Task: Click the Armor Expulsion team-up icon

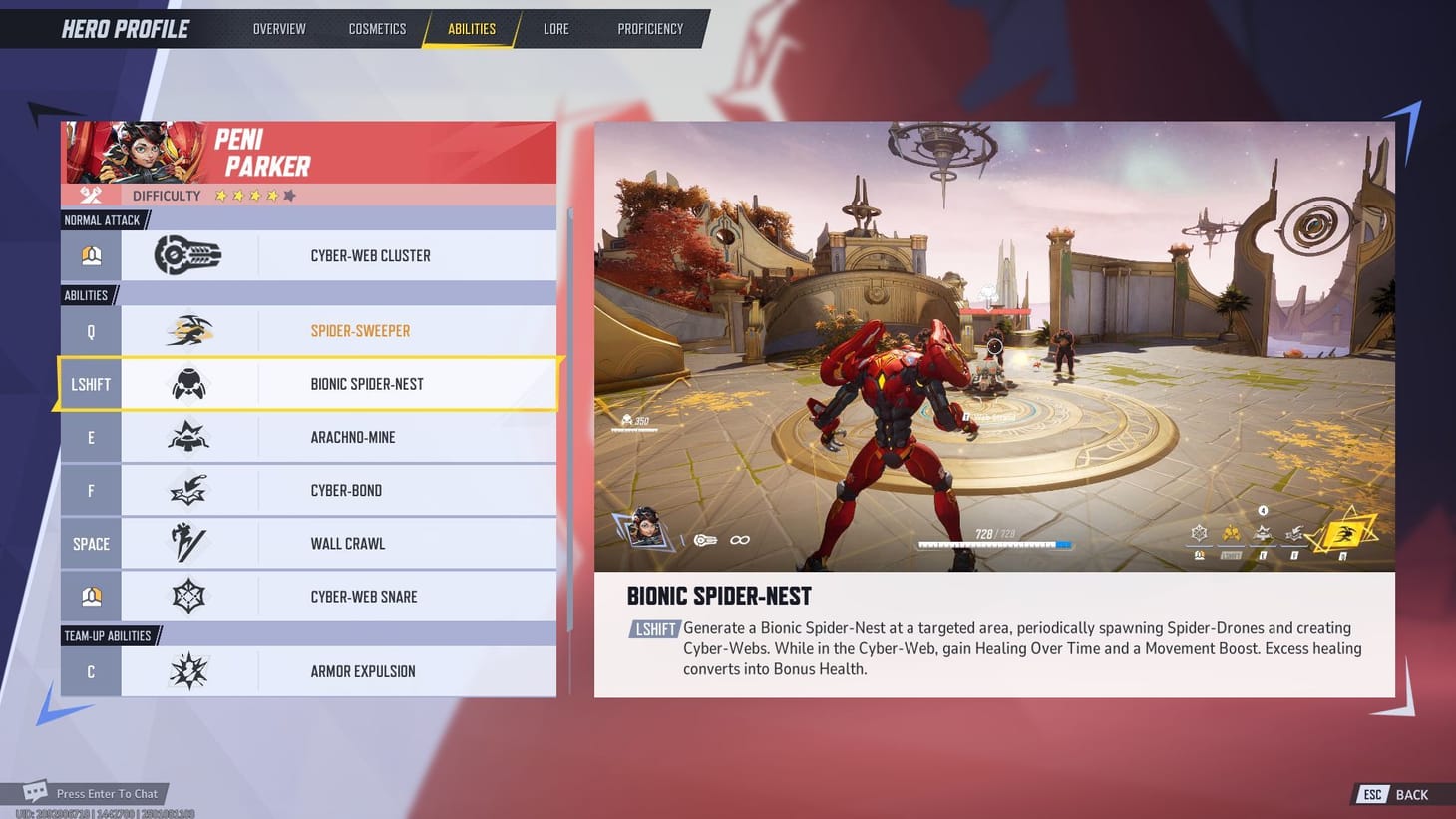Action: pos(188,670)
